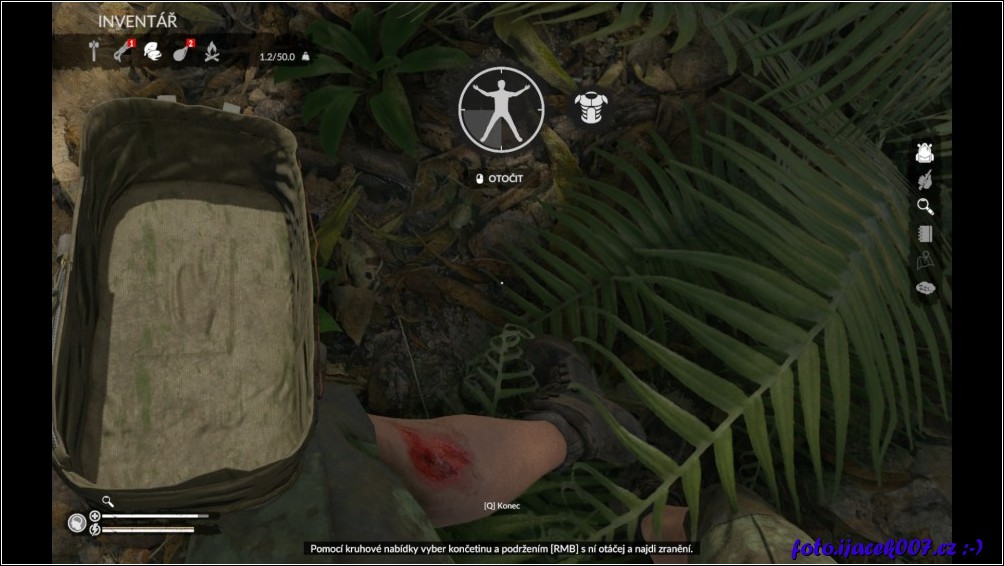Switch to the shells and food category

pyautogui.click(x=152, y=52)
